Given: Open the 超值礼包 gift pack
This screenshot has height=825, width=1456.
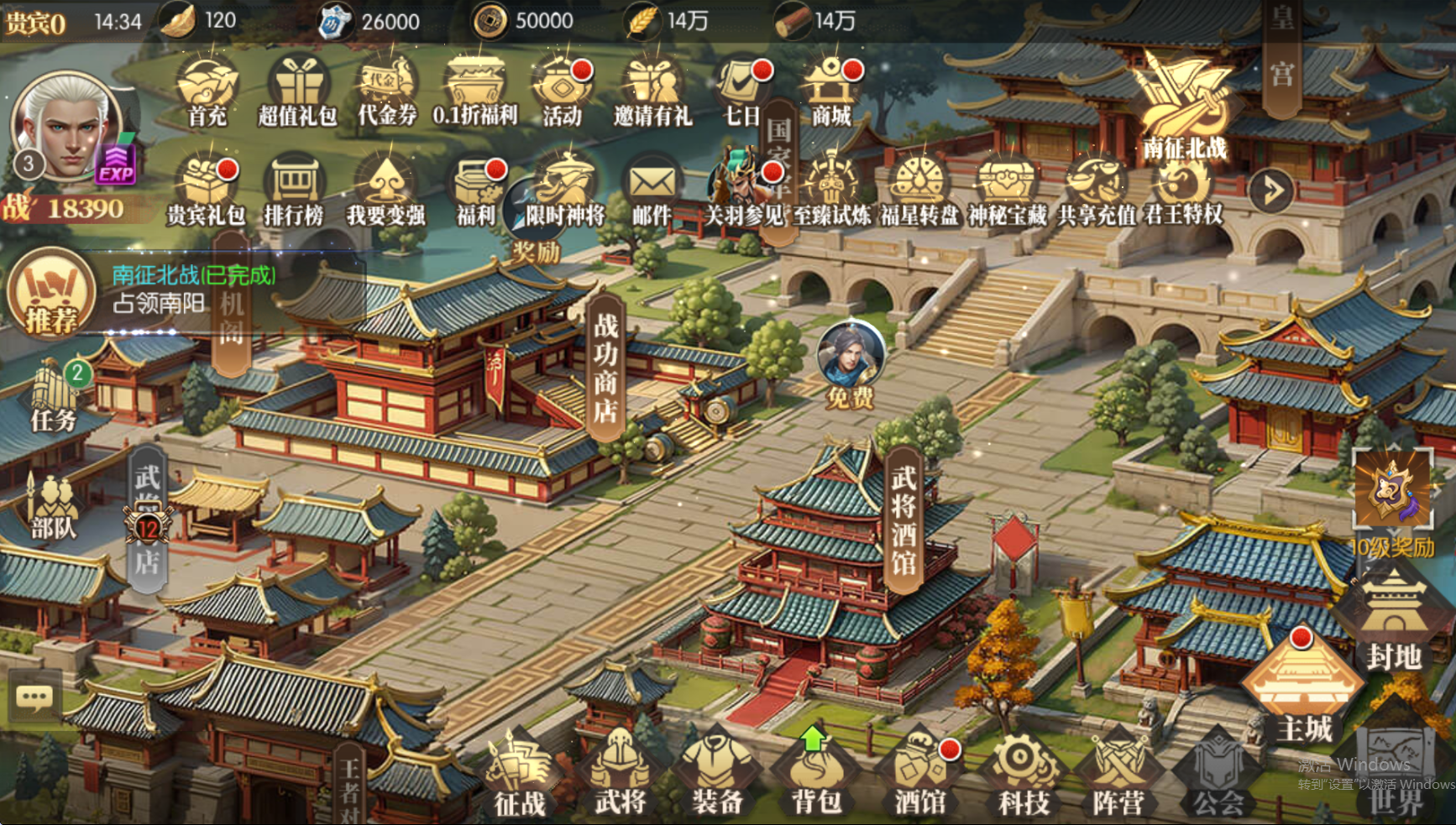Looking at the screenshot, I should coord(297,91).
